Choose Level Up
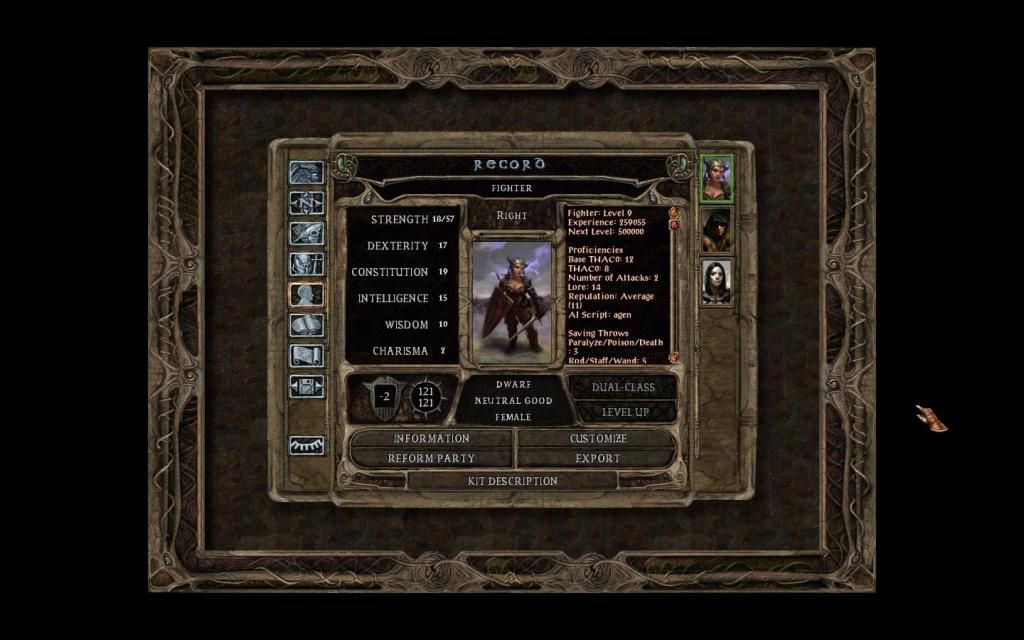This screenshot has height=640, width=1024. [624, 411]
